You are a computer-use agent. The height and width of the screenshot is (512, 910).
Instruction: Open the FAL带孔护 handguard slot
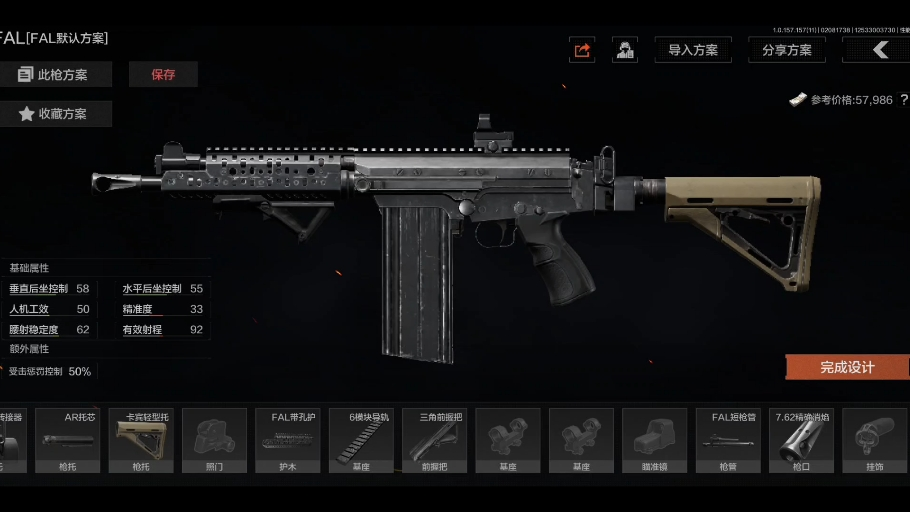[x=288, y=440]
